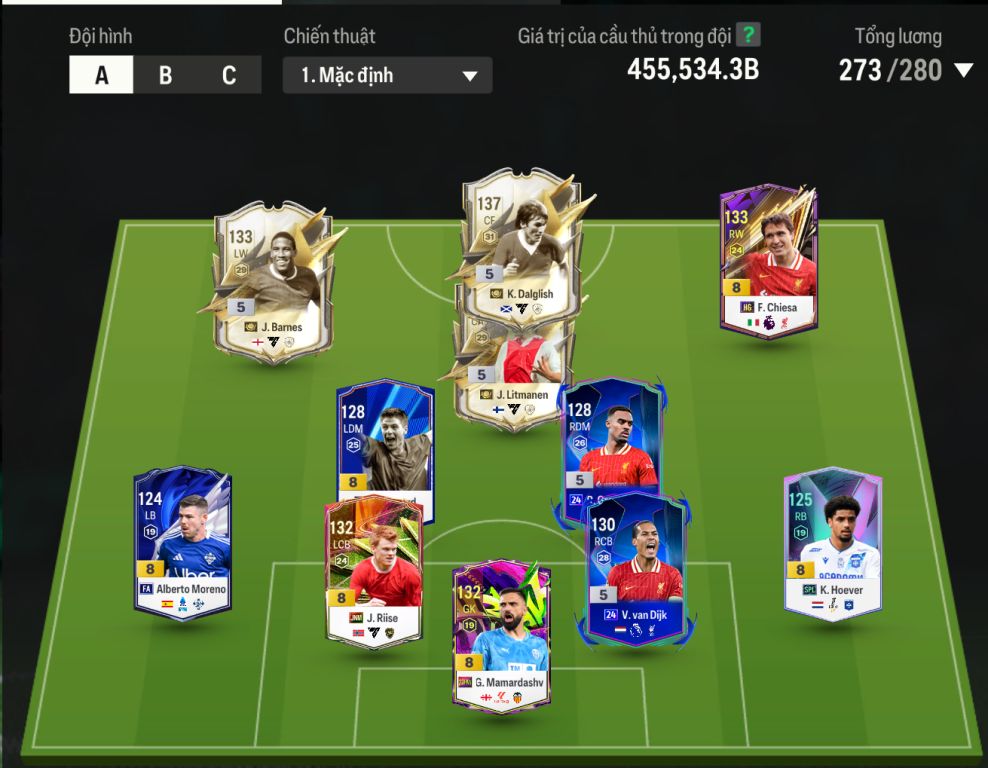Choose goalkeeper G. Mamardashvili's card

pos(500,635)
